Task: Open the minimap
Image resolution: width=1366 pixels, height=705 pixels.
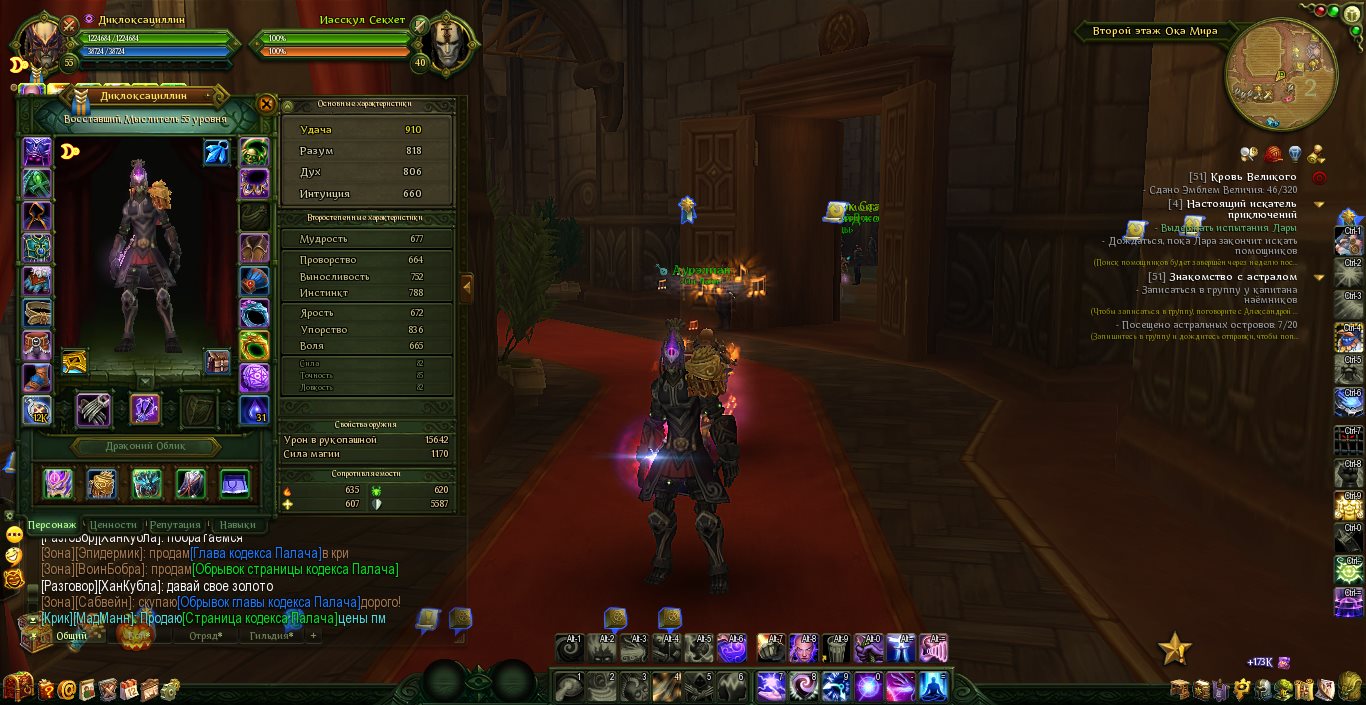Action: coord(1280,74)
